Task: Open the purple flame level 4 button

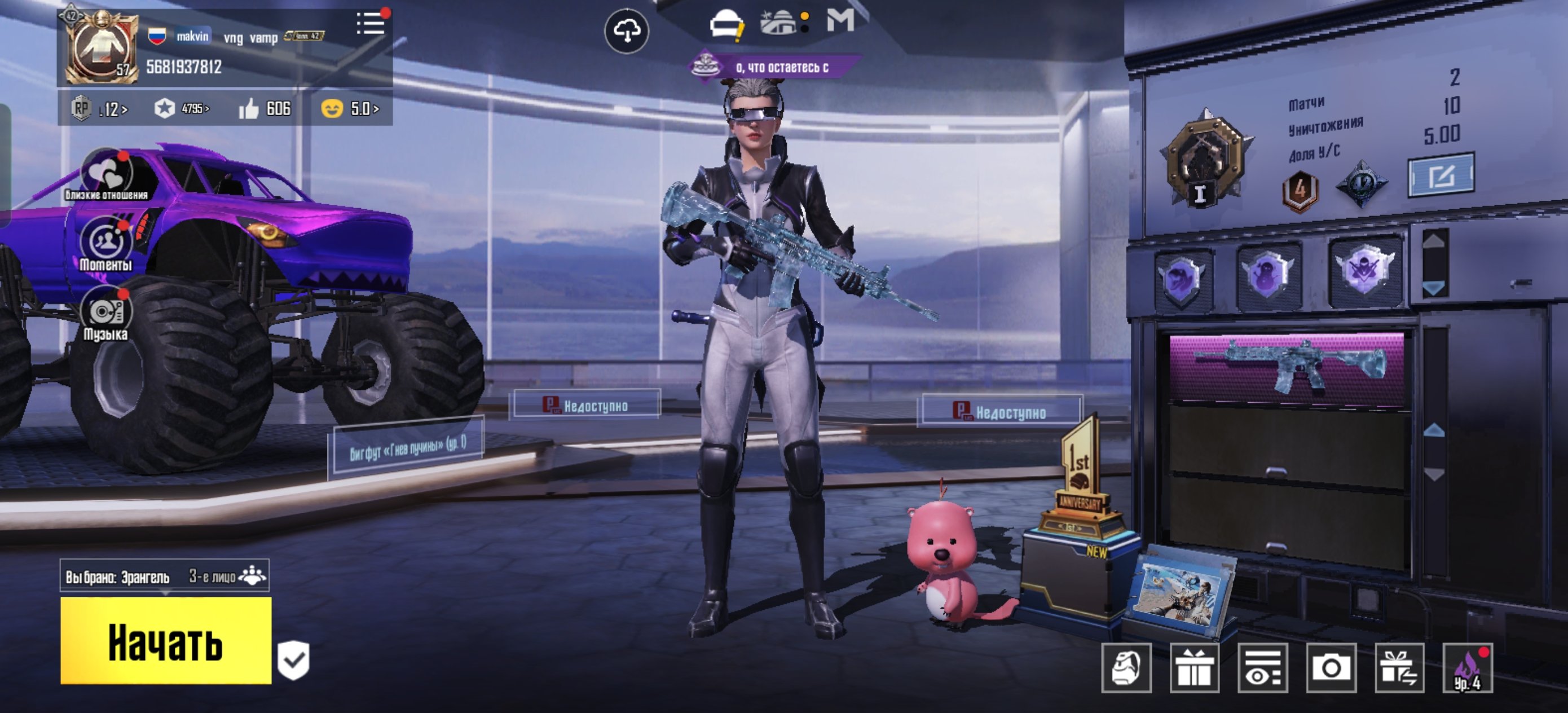Action: (x=1467, y=668)
